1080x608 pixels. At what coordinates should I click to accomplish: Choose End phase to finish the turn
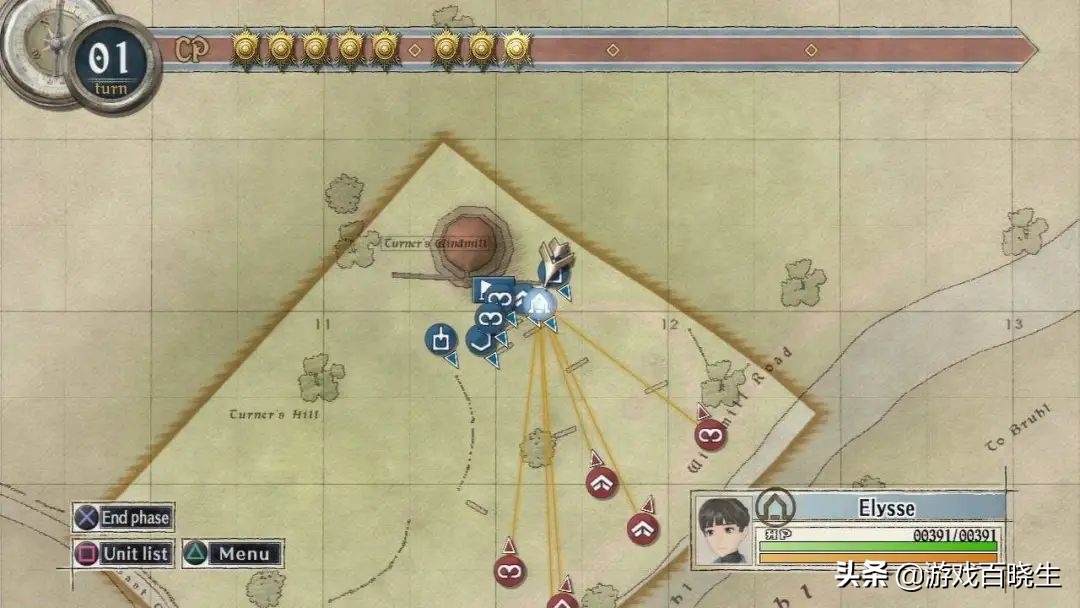pyautogui.click(x=124, y=517)
